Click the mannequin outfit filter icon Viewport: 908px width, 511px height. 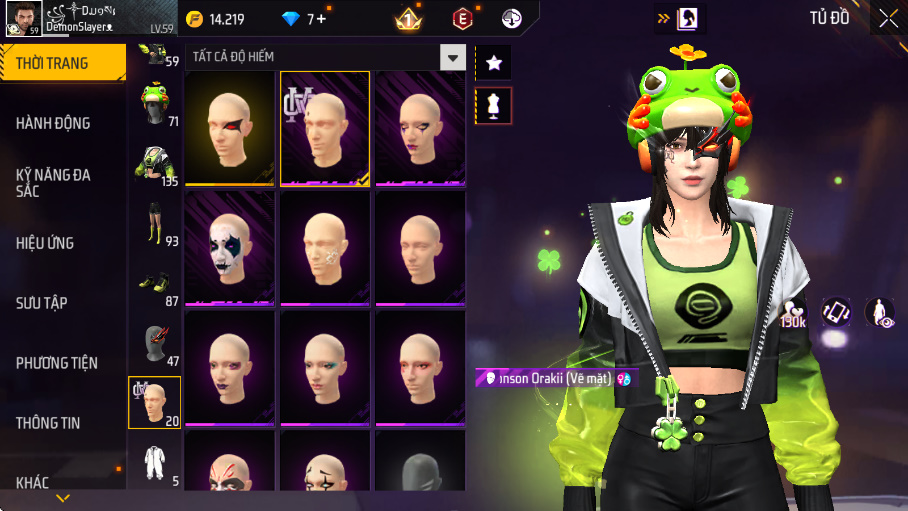[x=493, y=105]
